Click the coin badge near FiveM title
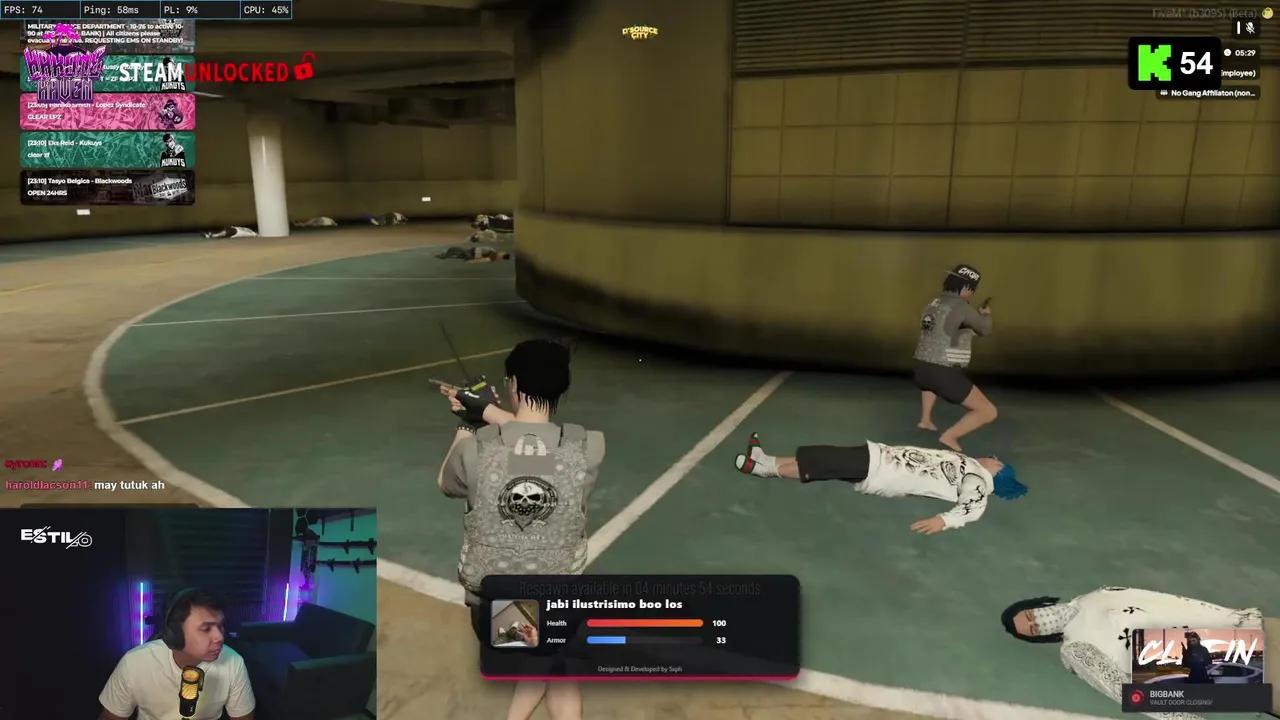This screenshot has height=720, width=1280. (1267, 13)
